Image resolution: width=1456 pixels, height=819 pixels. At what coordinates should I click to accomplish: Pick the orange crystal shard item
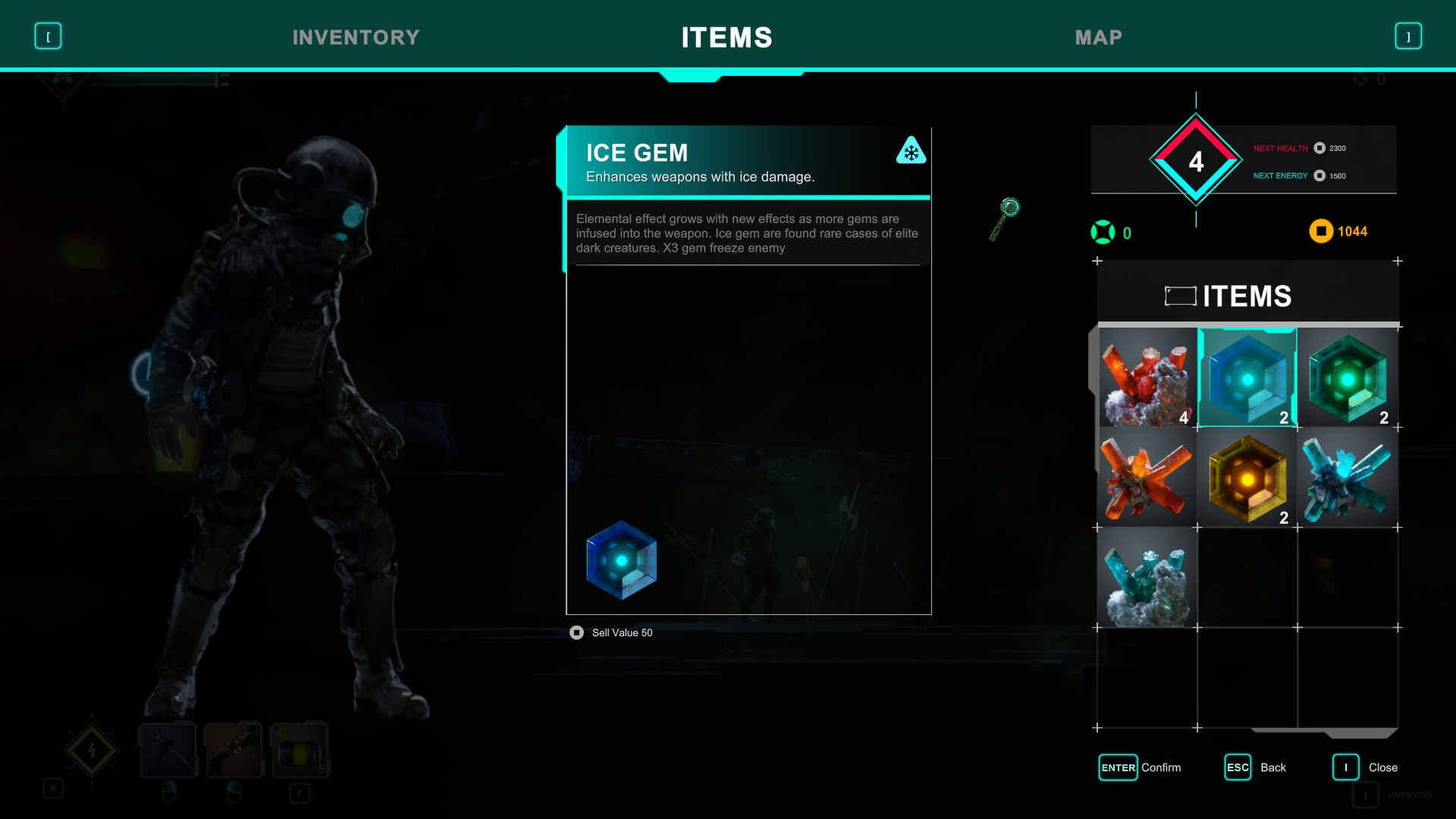[1147, 478]
